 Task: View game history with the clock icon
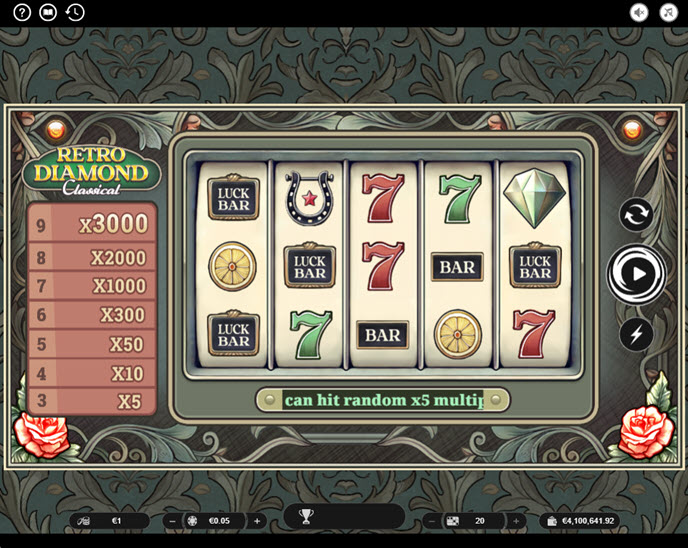[x=75, y=13]
